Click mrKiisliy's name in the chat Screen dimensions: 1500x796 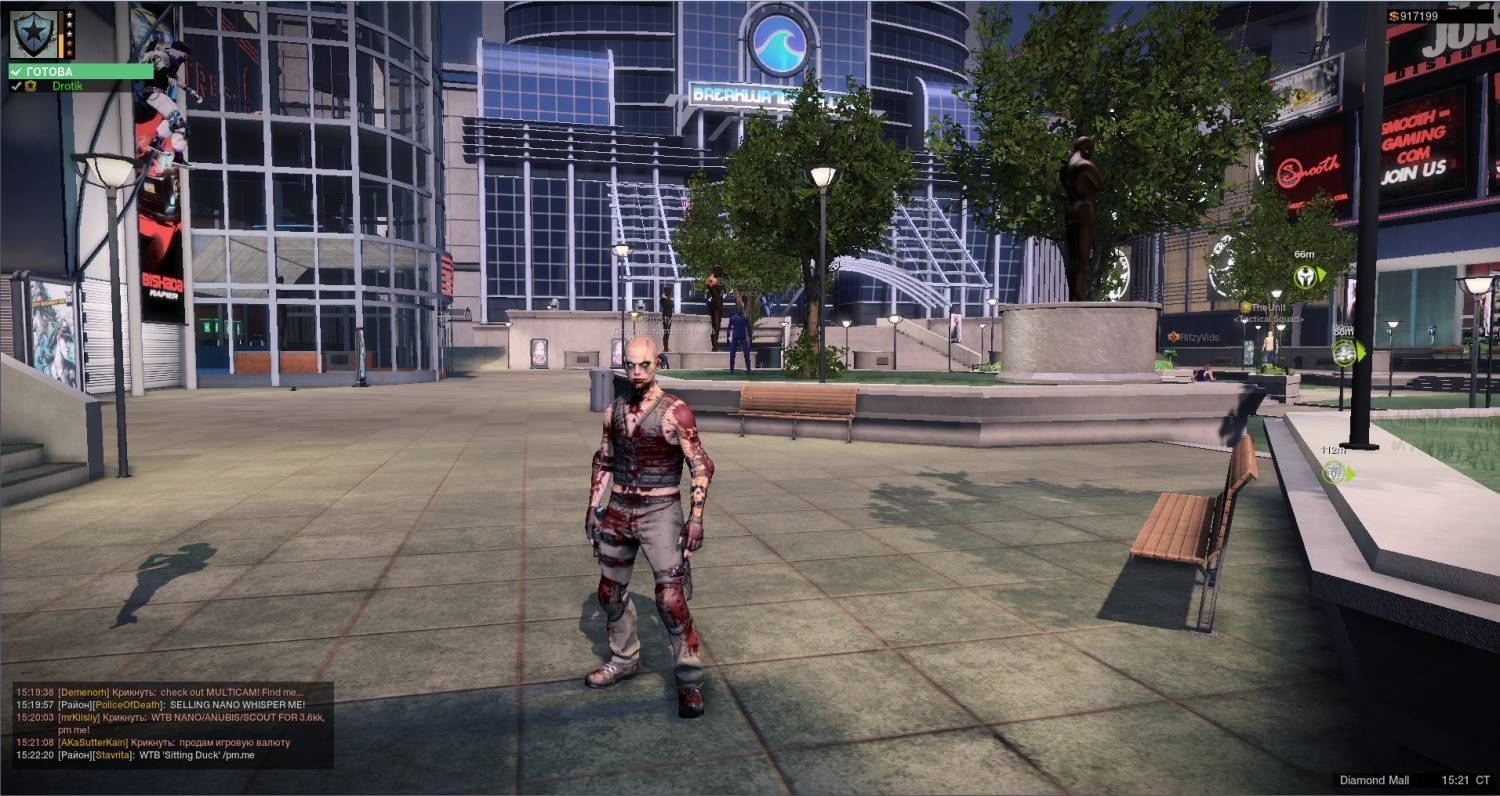point(79,718)
